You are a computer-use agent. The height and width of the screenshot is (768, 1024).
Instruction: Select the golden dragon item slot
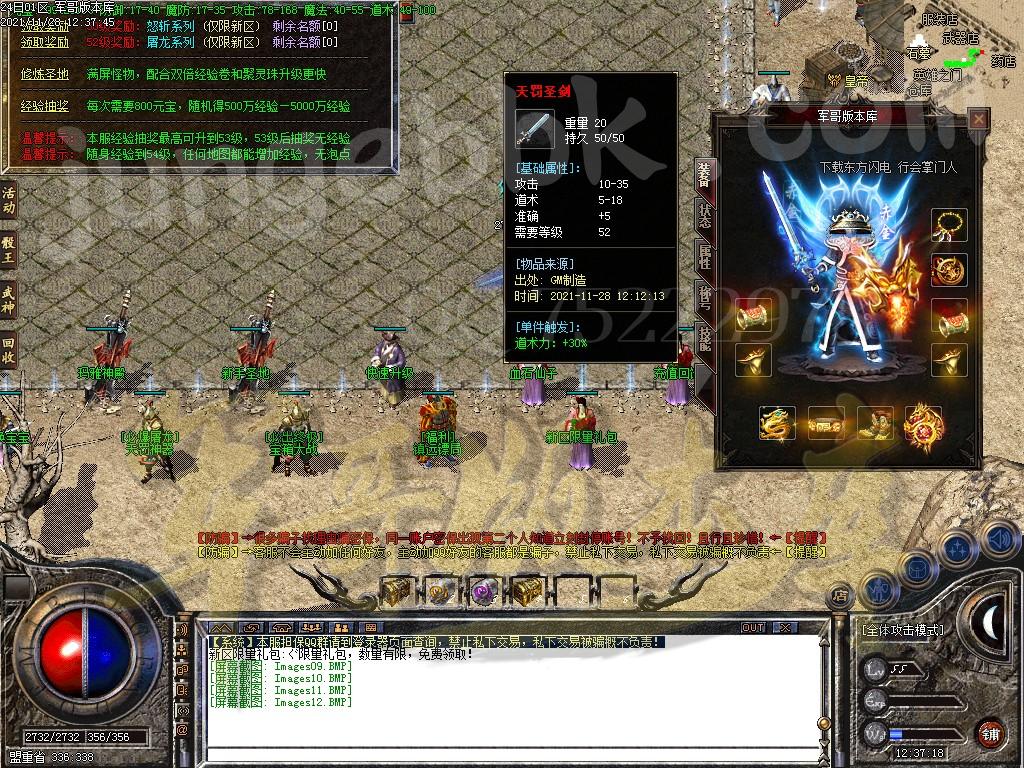pyautogui.click(x=777, y=423)
